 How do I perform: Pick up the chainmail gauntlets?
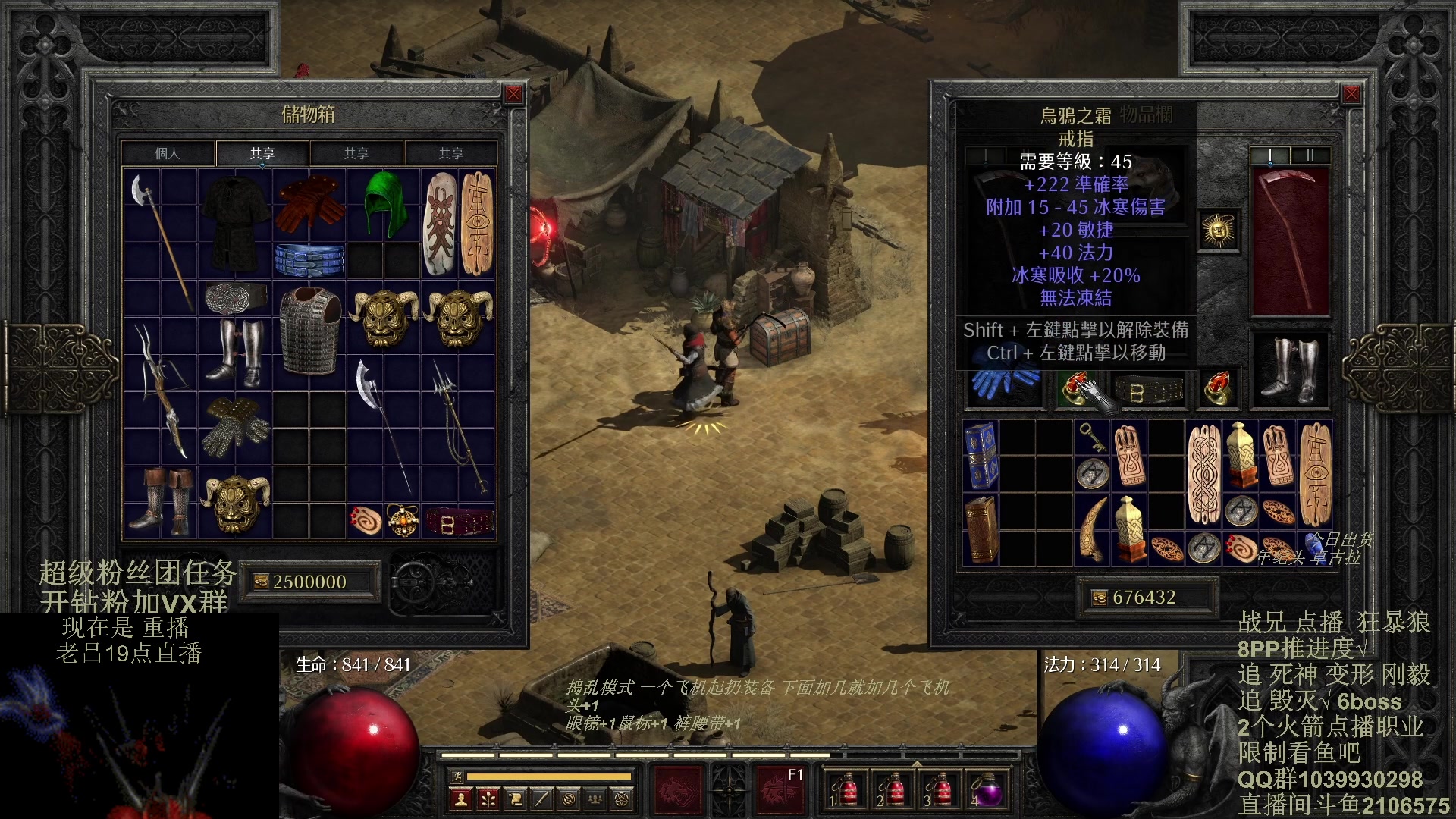pyautogui.click(x=235, y=426)
